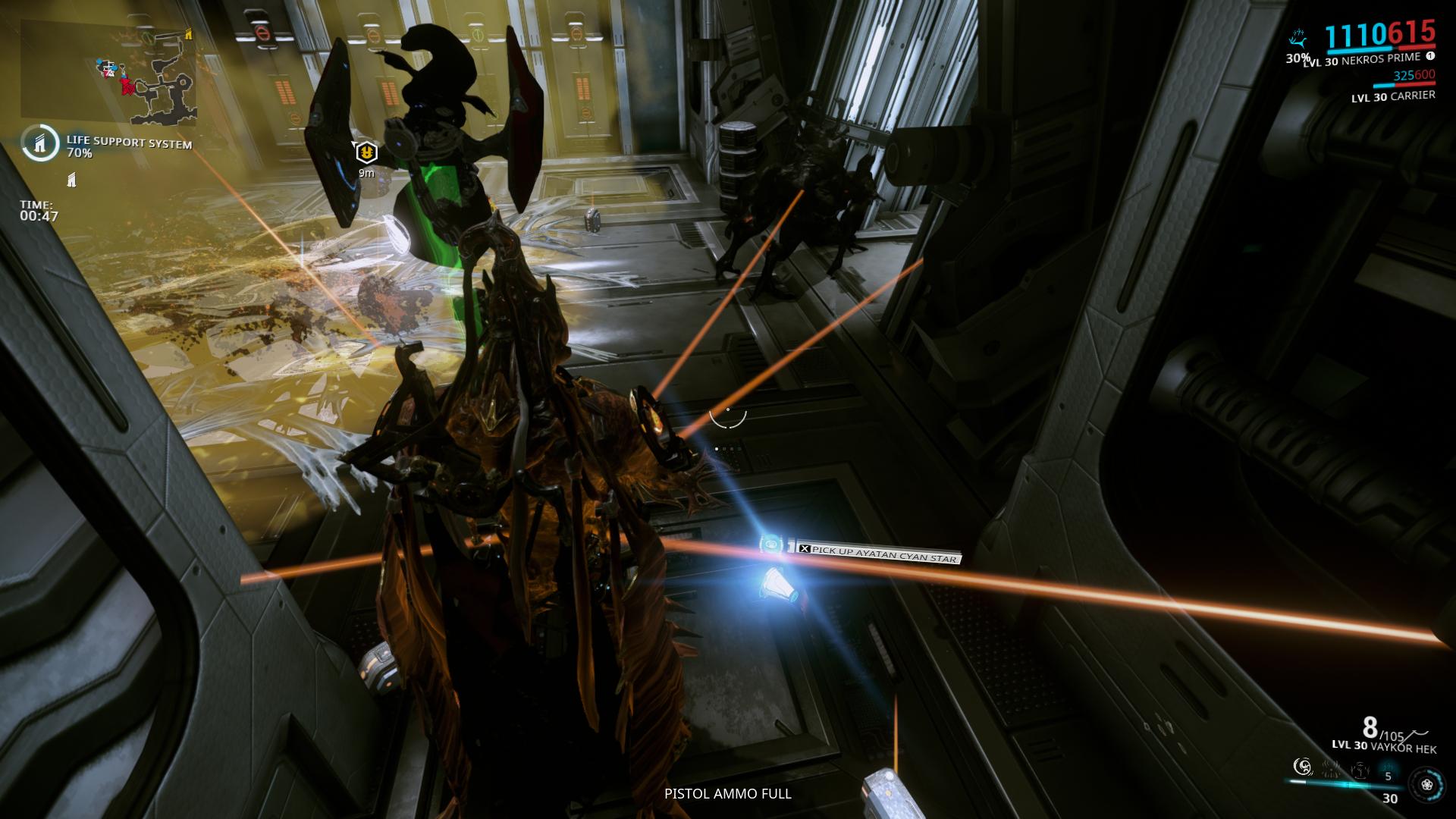This screenshot has width=1456, height=819.
Task: Click the circular flower focus gauge
Action: click(1426, 784)
